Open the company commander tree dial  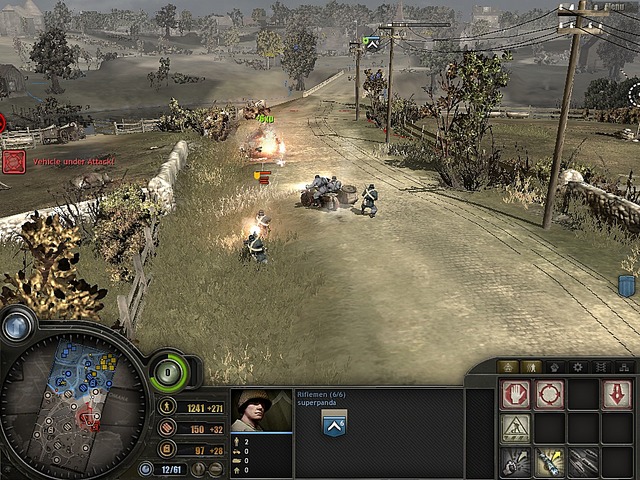[x=169, y=373]
